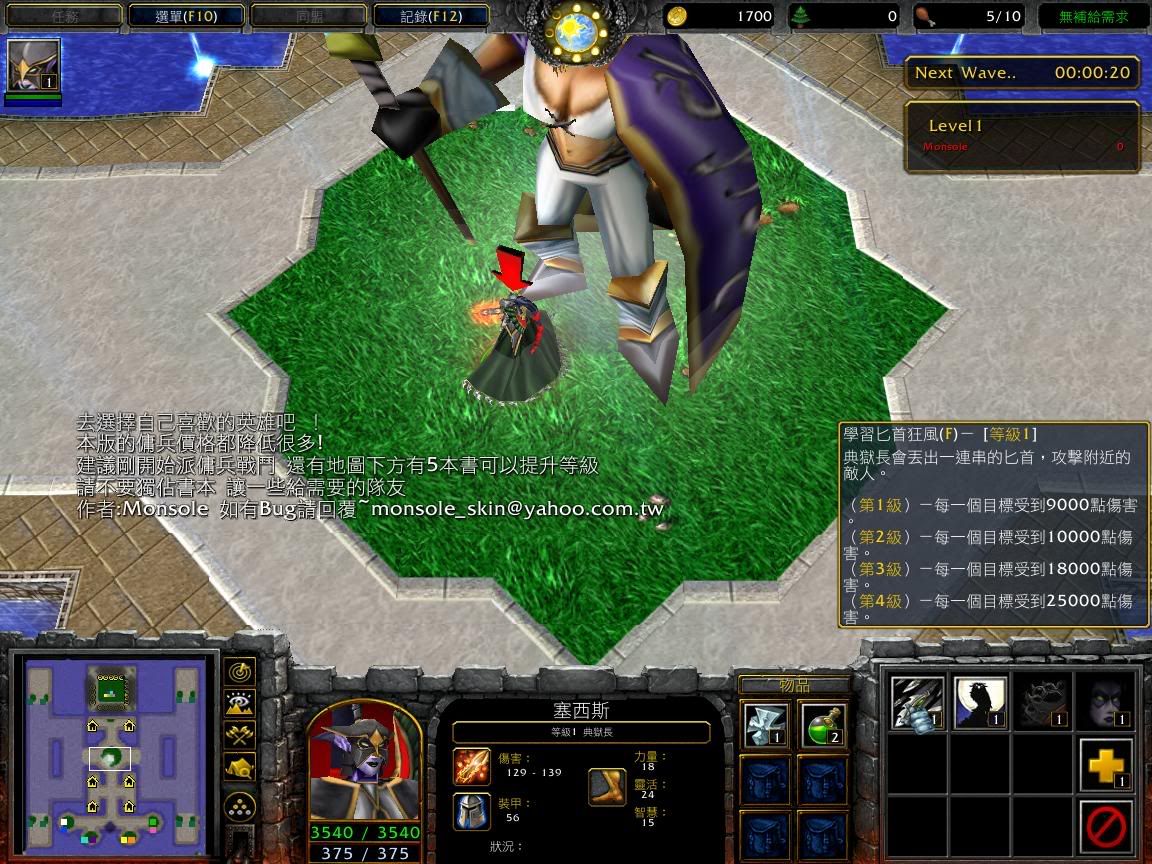
Task: Click the attack damage sword icon
Action: click(x=472, y=766)
